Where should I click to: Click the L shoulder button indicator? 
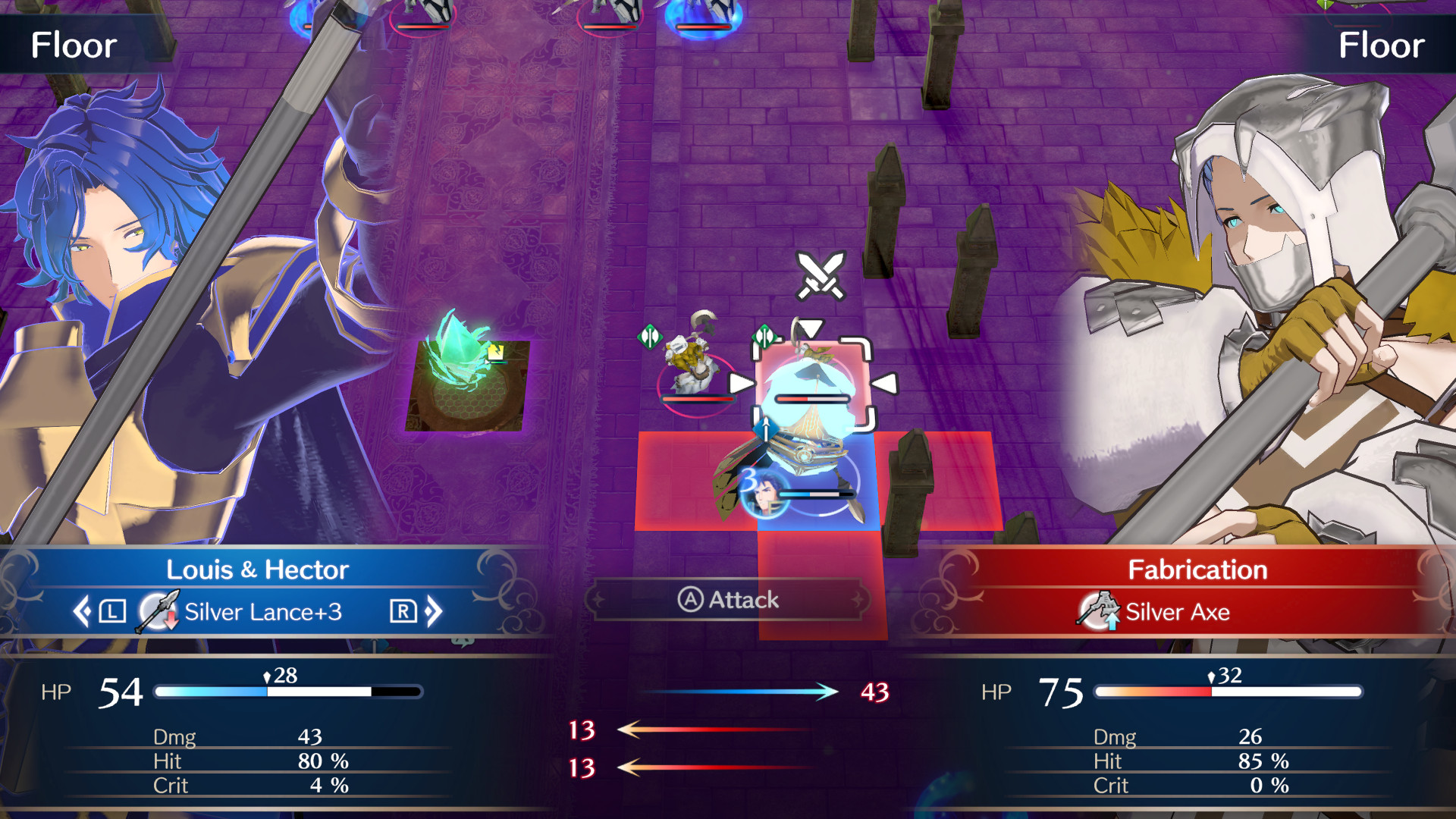[111, 611]
